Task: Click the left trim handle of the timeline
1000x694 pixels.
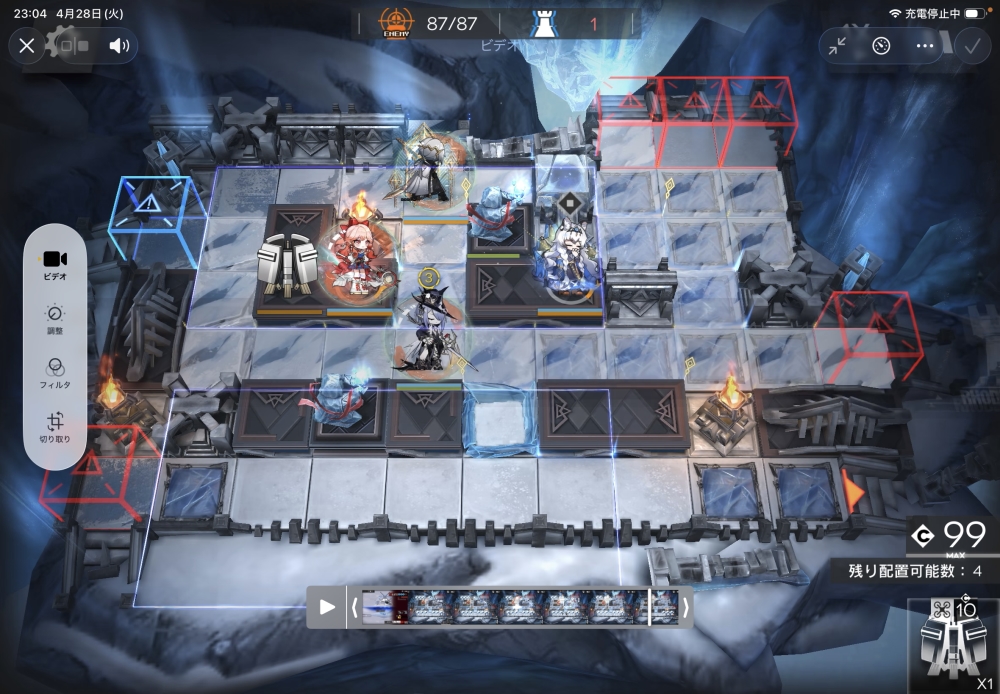Action: click(x=354, y=607)
